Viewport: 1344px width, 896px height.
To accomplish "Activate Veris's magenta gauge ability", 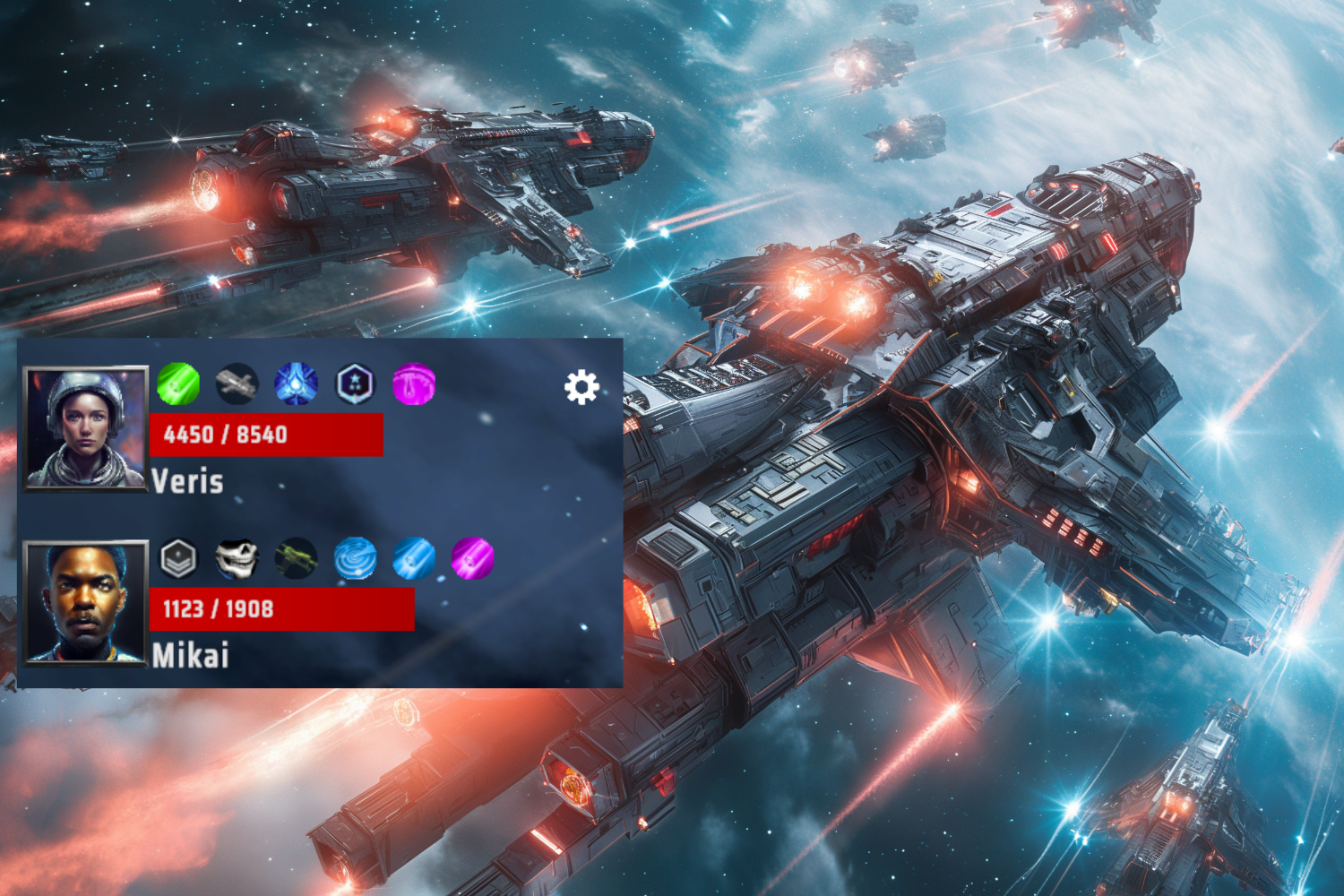I will (x=414, y=383).
